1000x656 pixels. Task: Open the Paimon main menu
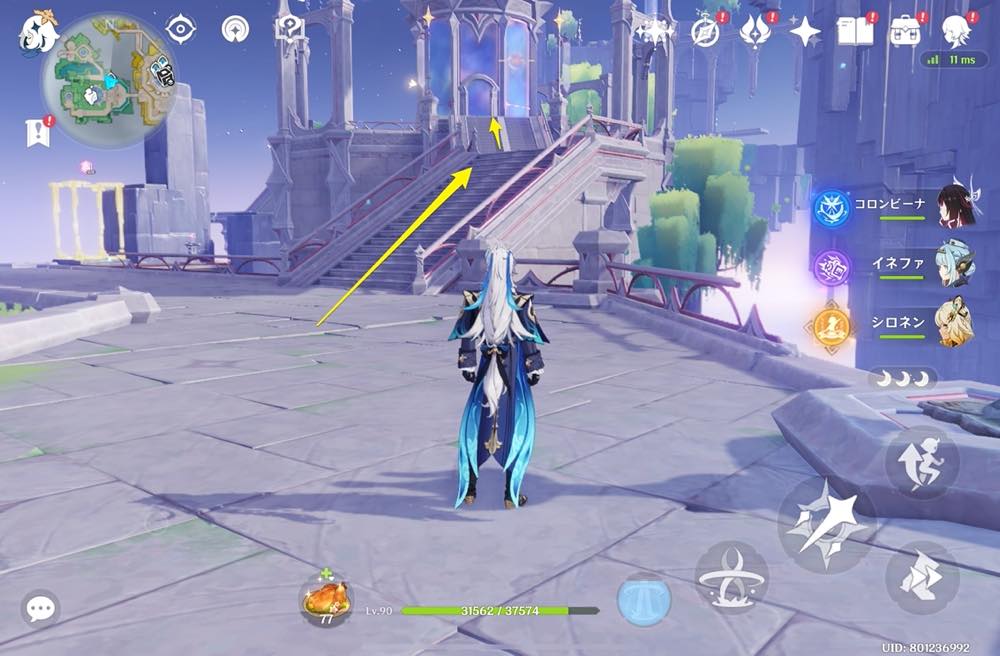click(39, 35)
